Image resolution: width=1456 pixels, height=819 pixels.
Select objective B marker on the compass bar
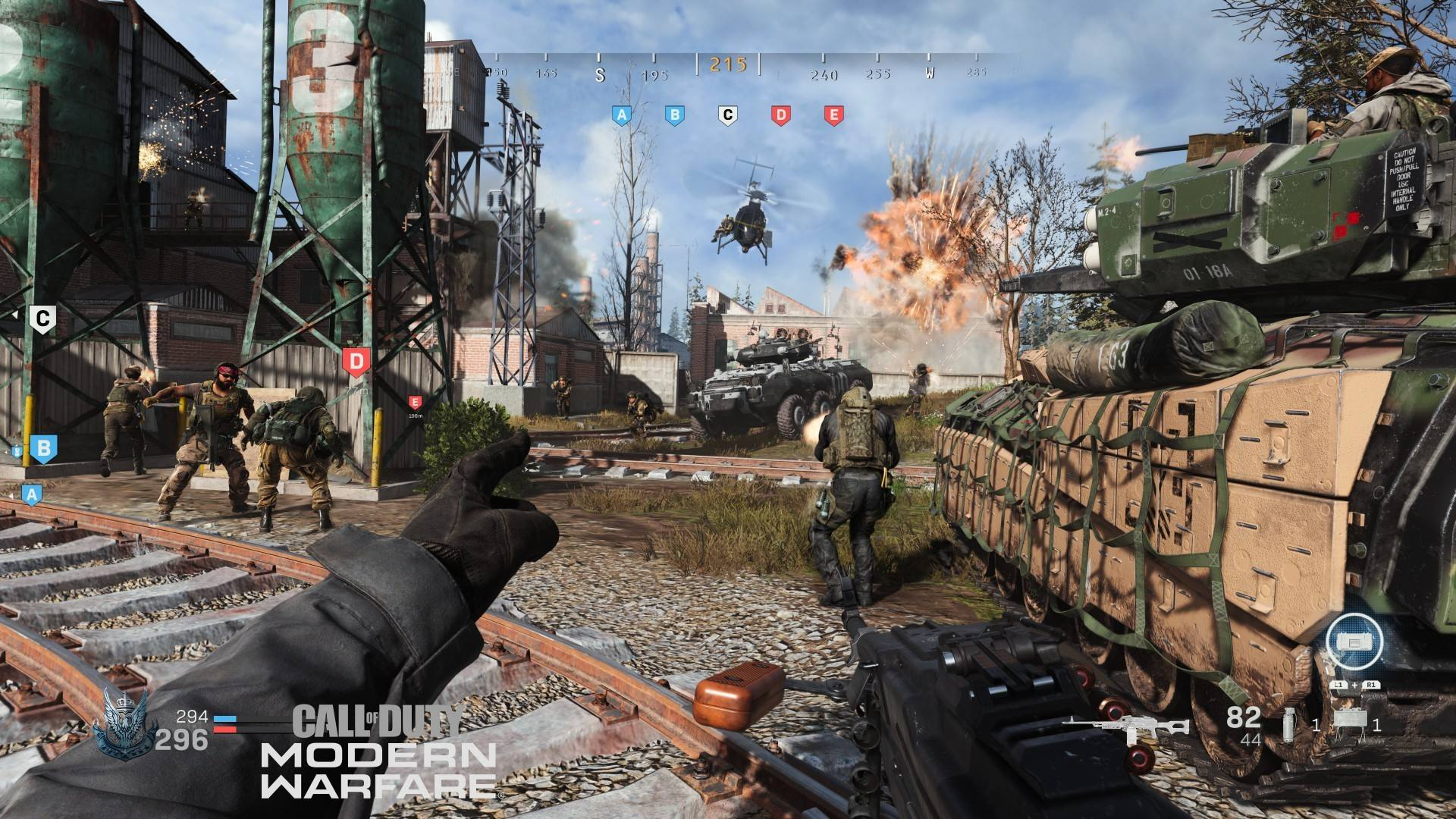[x=674, y=115]
